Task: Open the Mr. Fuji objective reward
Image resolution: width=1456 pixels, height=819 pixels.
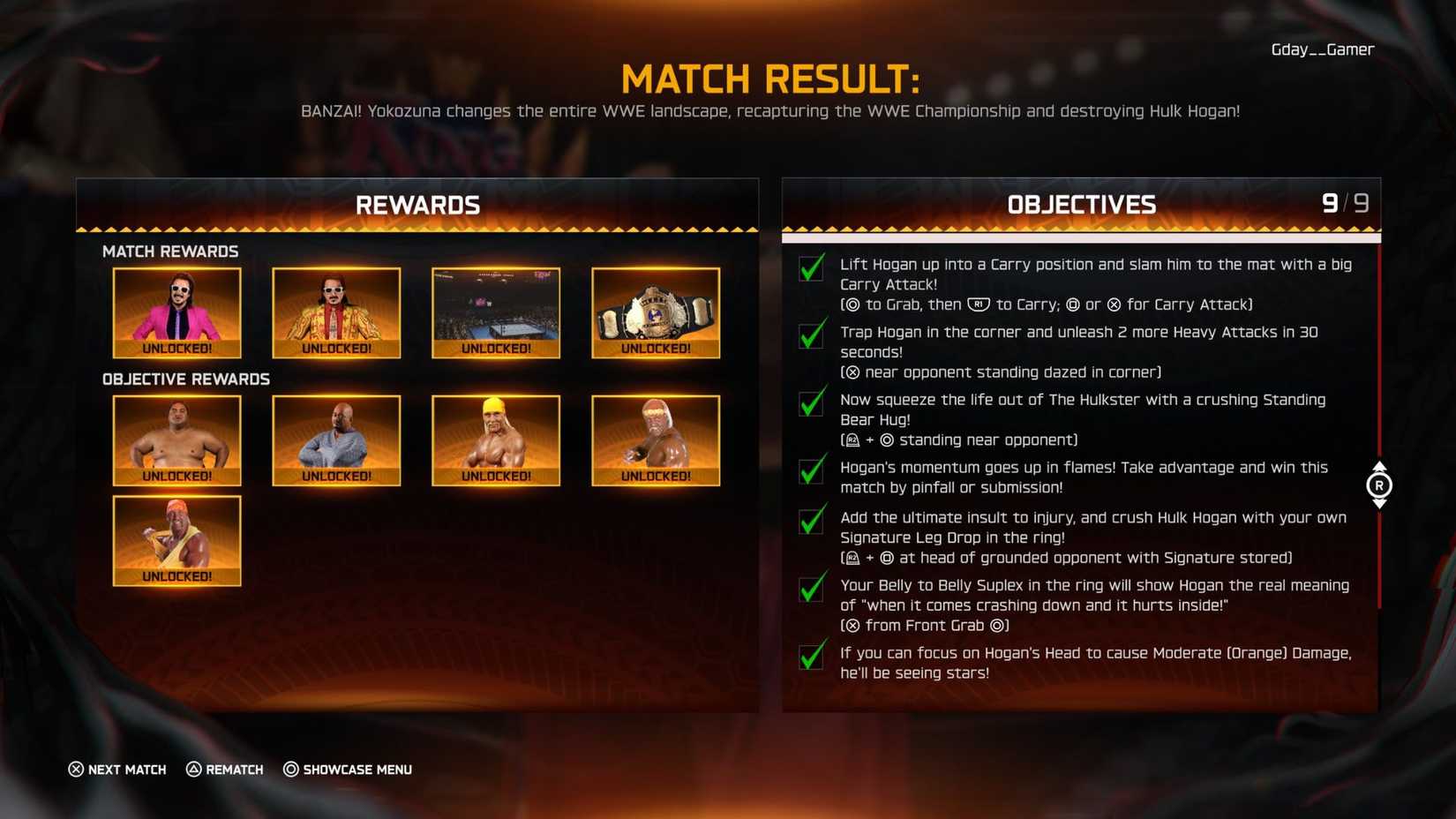Action: click(x=336, y=440)
